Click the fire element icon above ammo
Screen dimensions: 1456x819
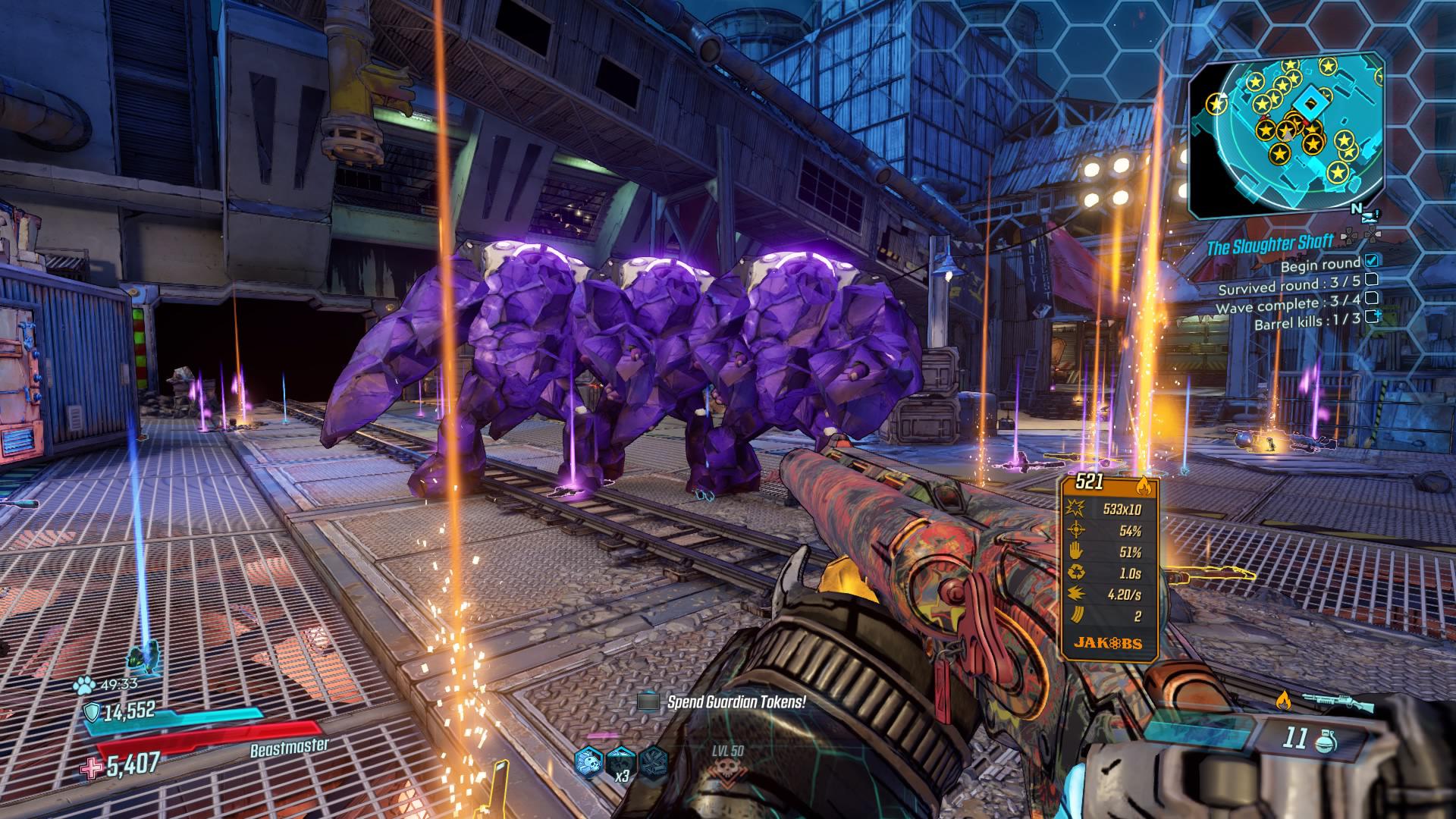pyautogui.click(x=1283, y=698)
